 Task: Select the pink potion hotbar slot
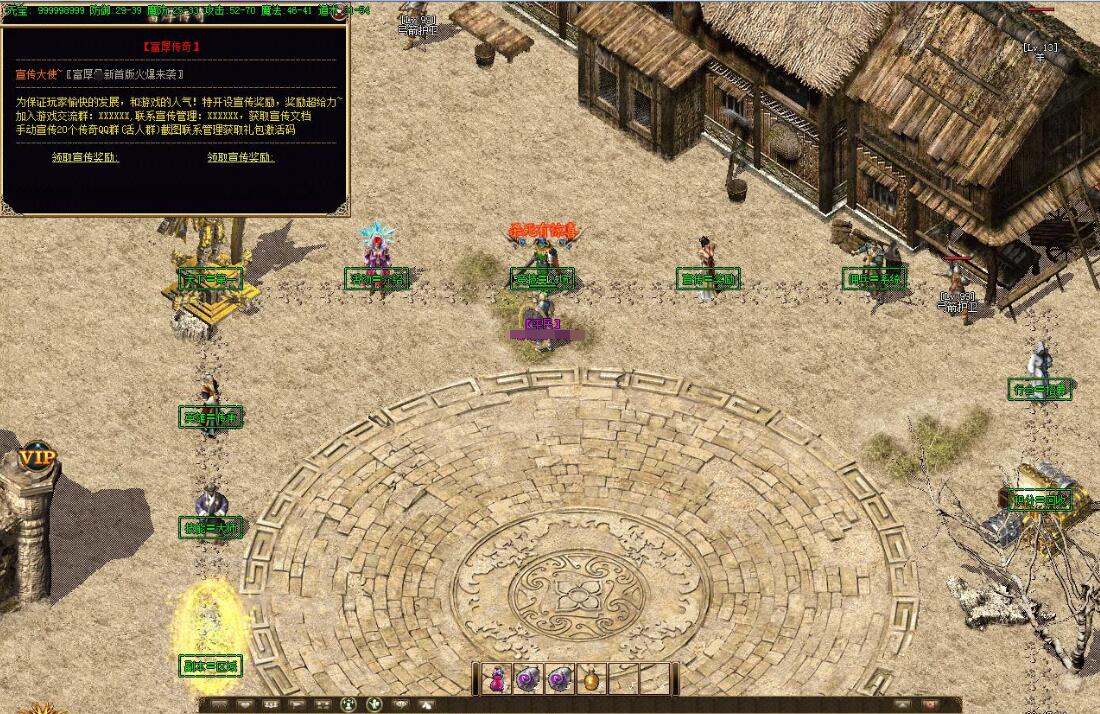coord(496,679)
